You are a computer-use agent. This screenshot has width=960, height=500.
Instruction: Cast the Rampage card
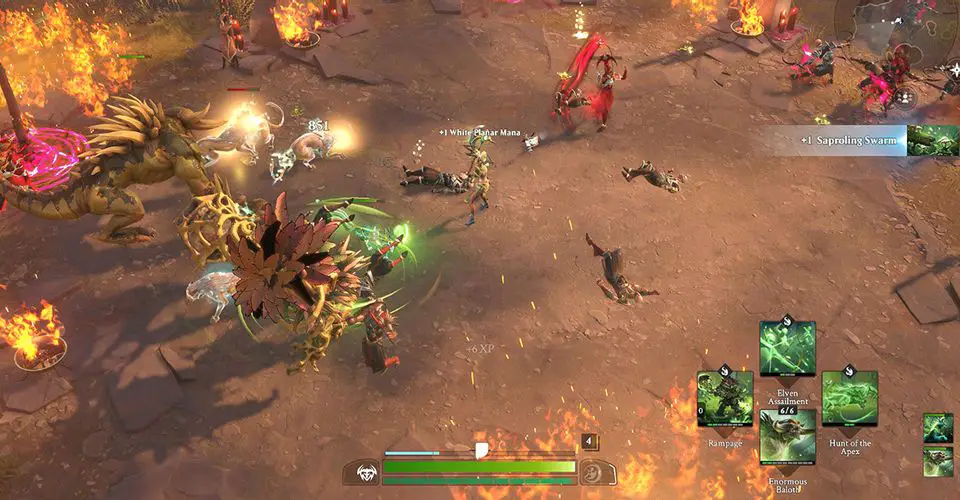[x=725, y=398]
